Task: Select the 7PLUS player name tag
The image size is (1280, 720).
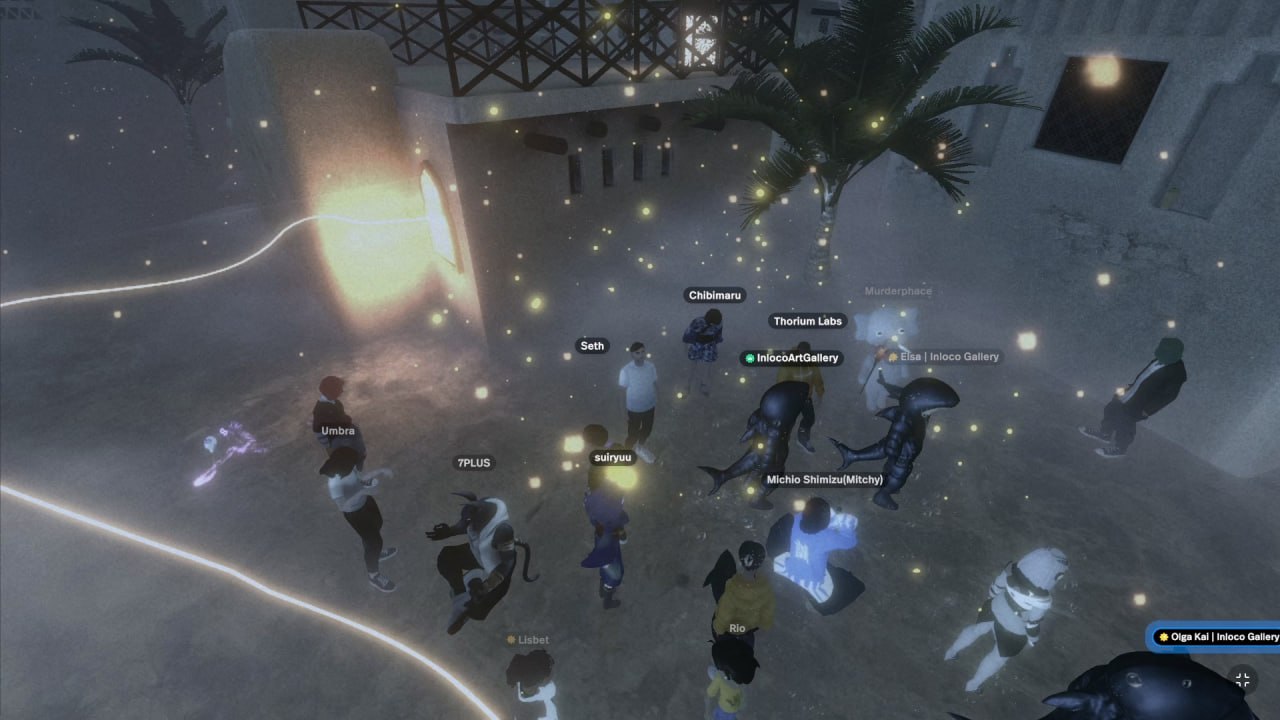Action: [474, 463]
